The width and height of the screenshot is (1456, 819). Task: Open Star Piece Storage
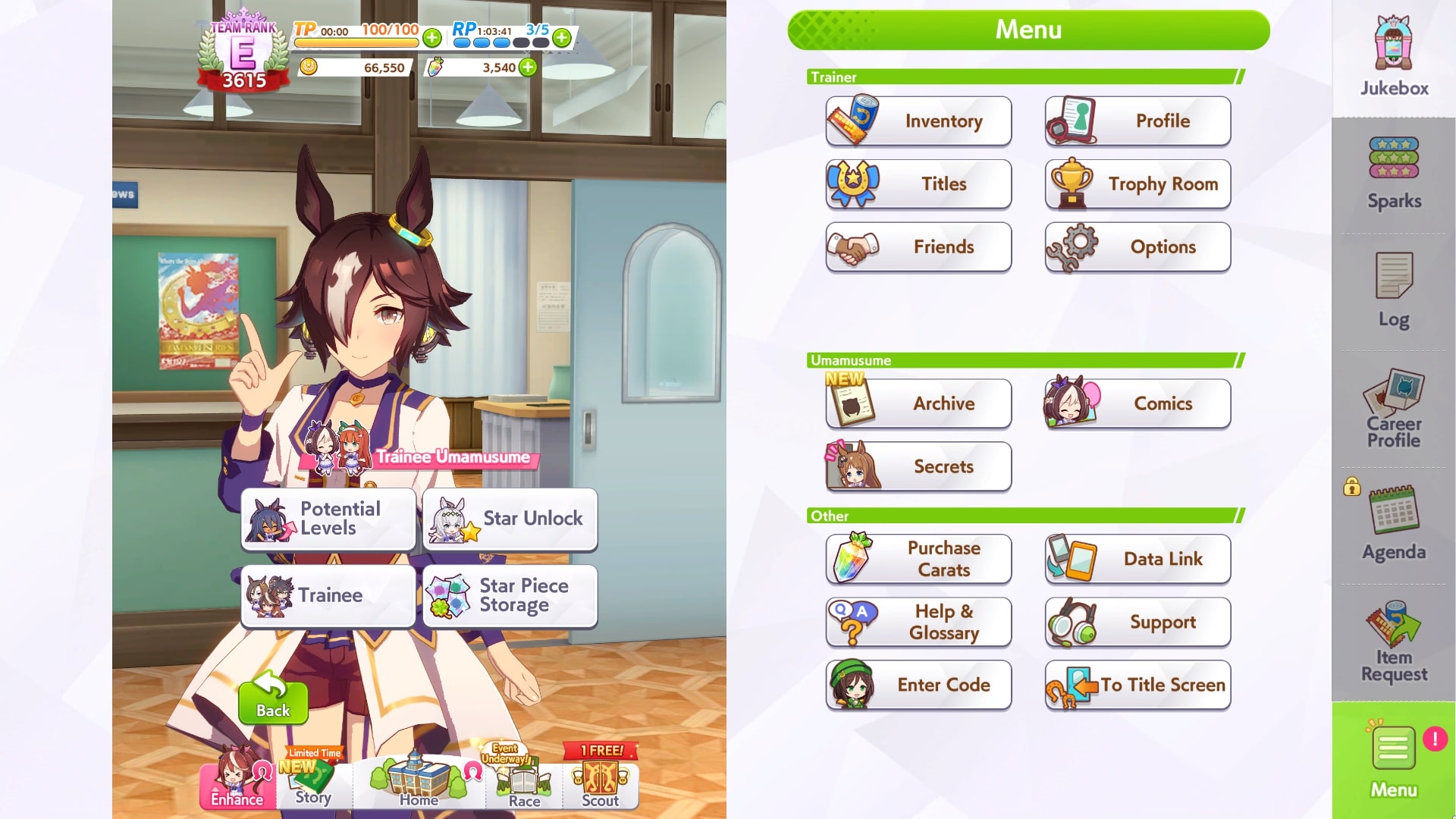pyautogui.click(x=510, y=596)
